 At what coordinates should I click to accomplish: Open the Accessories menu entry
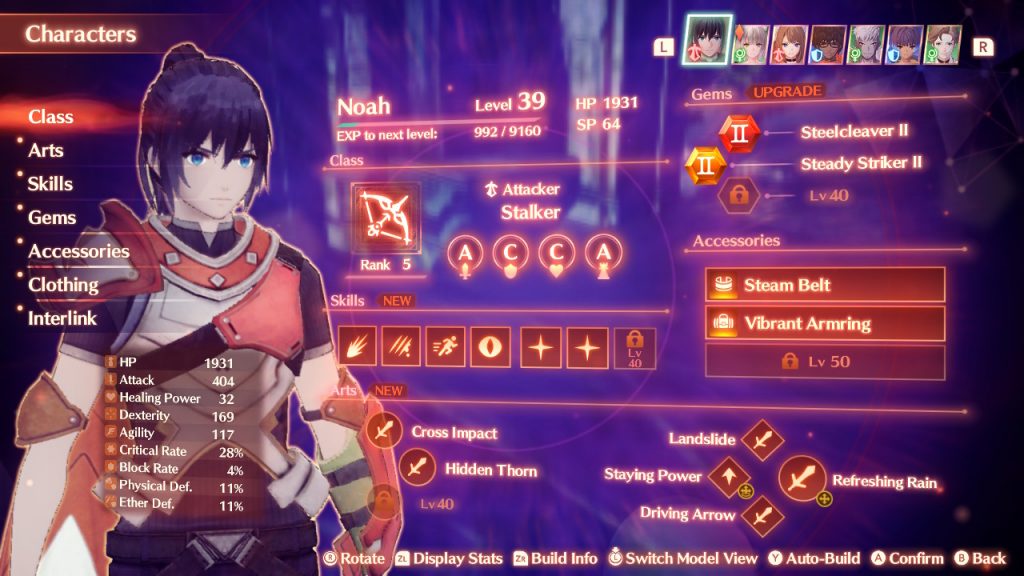click(x=79, y=251)
